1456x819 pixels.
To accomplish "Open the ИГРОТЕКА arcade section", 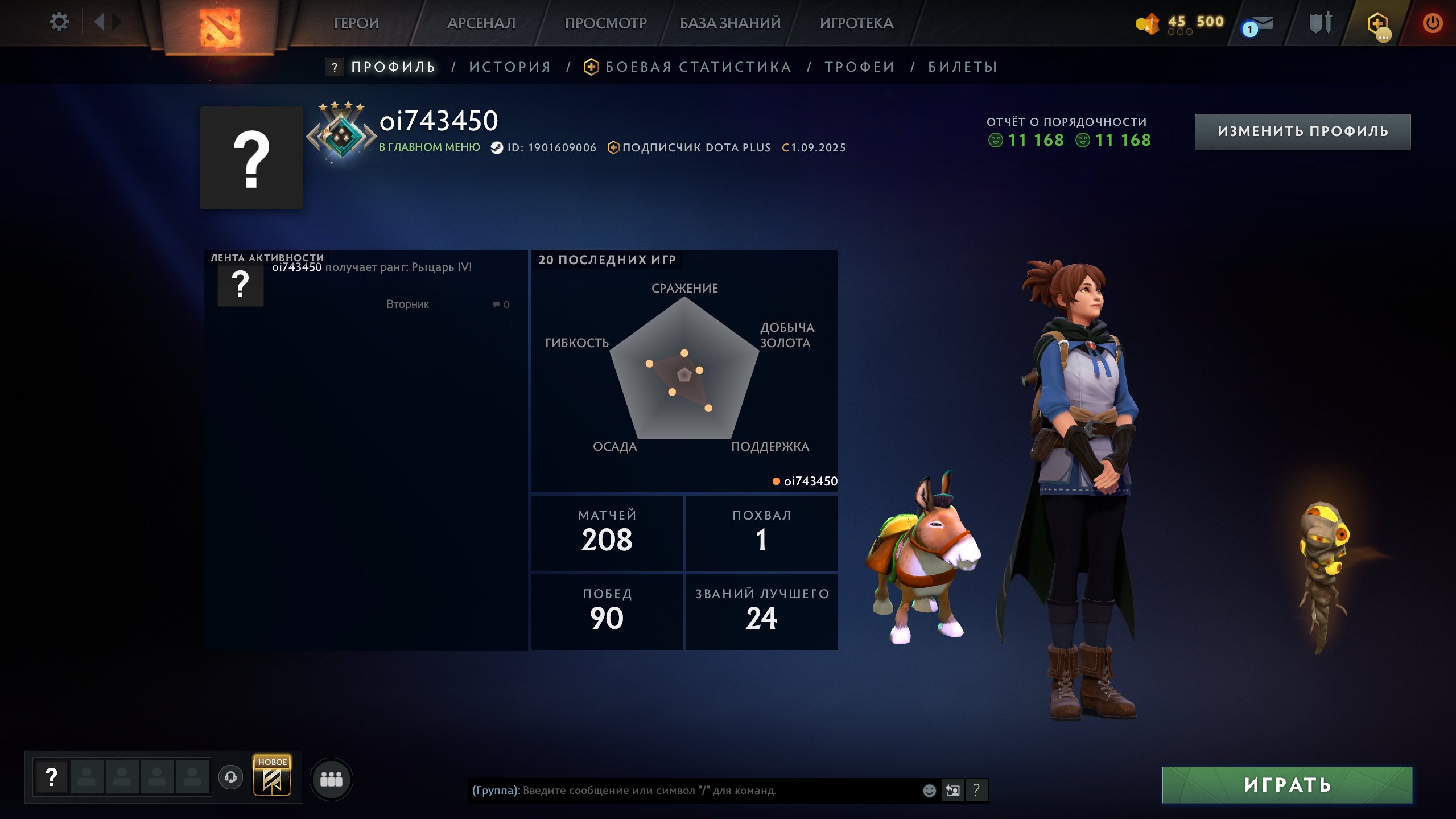I will coord(856,23).
